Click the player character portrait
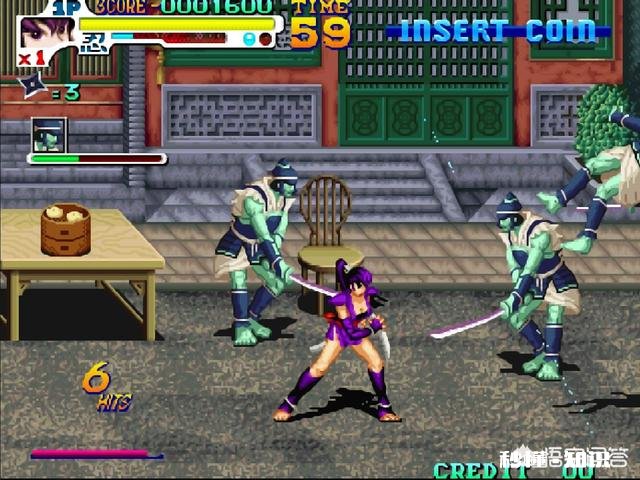 pyautogui.click(x=46, y=33)
